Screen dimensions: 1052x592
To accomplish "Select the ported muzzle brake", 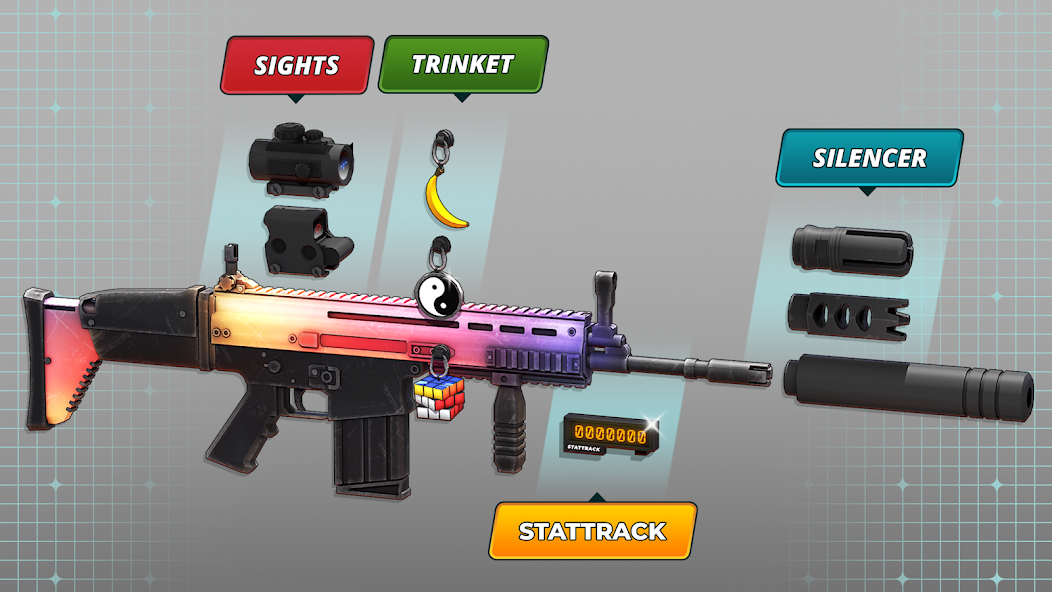I will tap(848, 314).
